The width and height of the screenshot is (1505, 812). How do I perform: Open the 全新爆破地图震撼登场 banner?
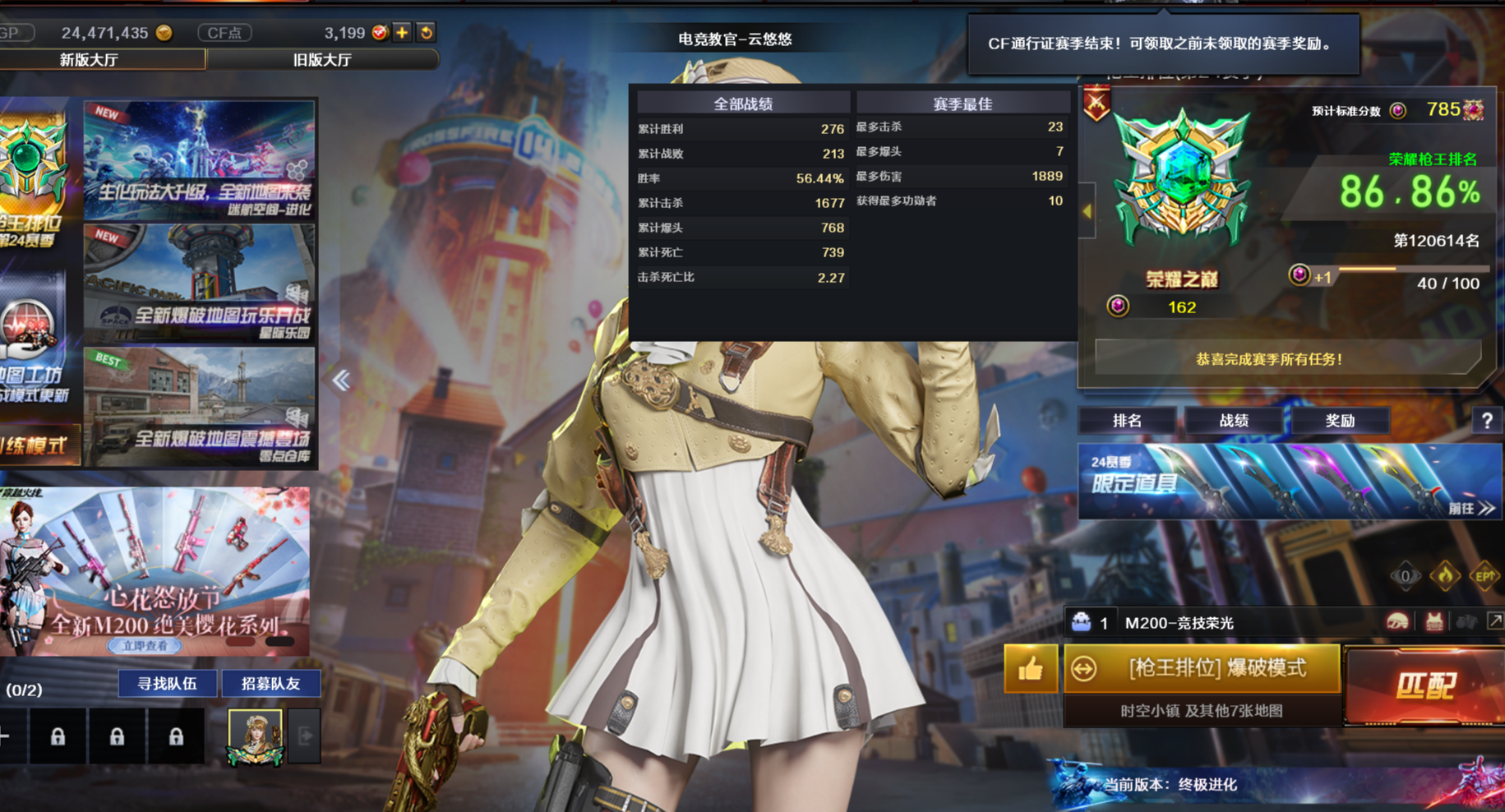tap(200, 407)
